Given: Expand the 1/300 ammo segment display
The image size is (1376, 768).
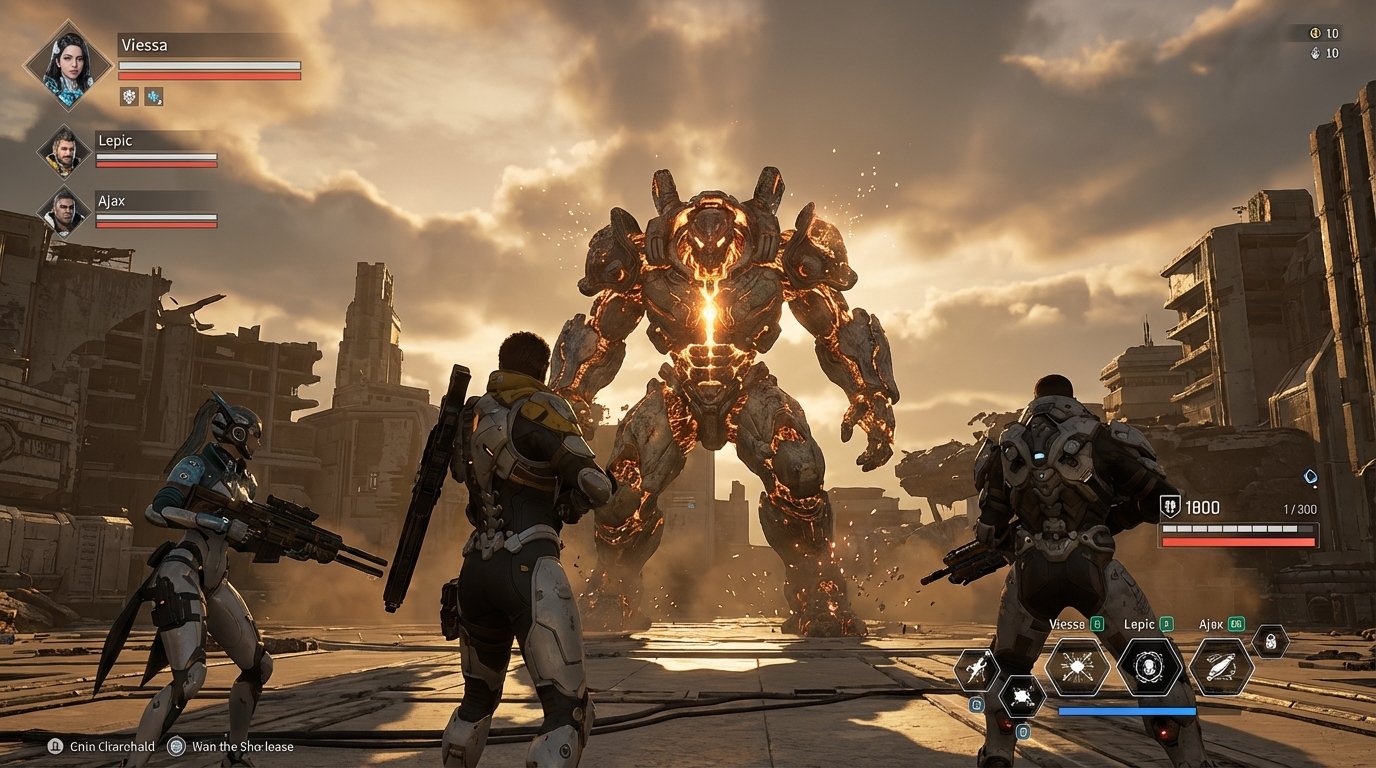Looking at the screenshot, I should point(1300,507).
